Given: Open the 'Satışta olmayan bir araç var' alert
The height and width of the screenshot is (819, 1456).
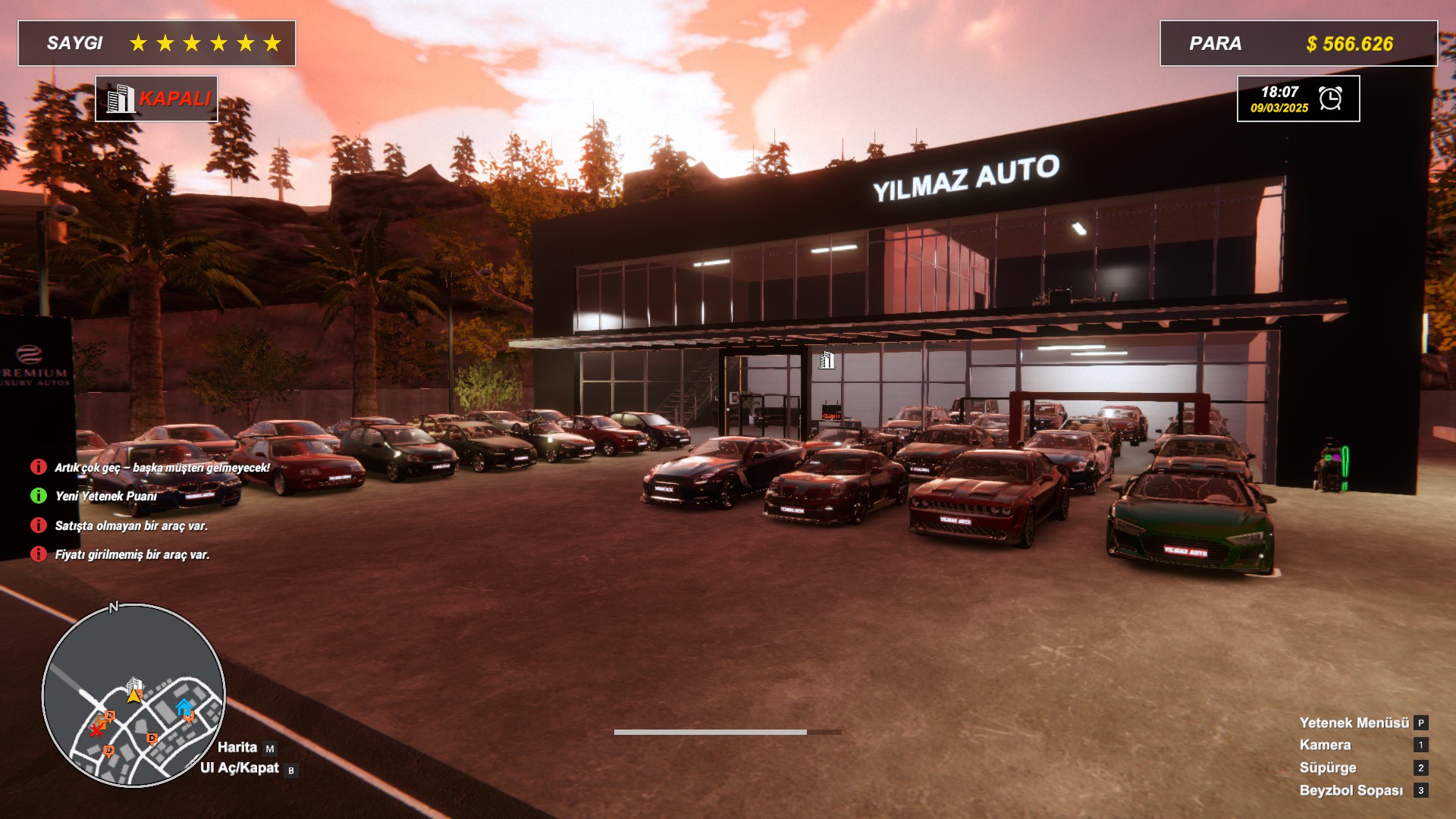Looking at the screenshot, I should pos(130,526).
